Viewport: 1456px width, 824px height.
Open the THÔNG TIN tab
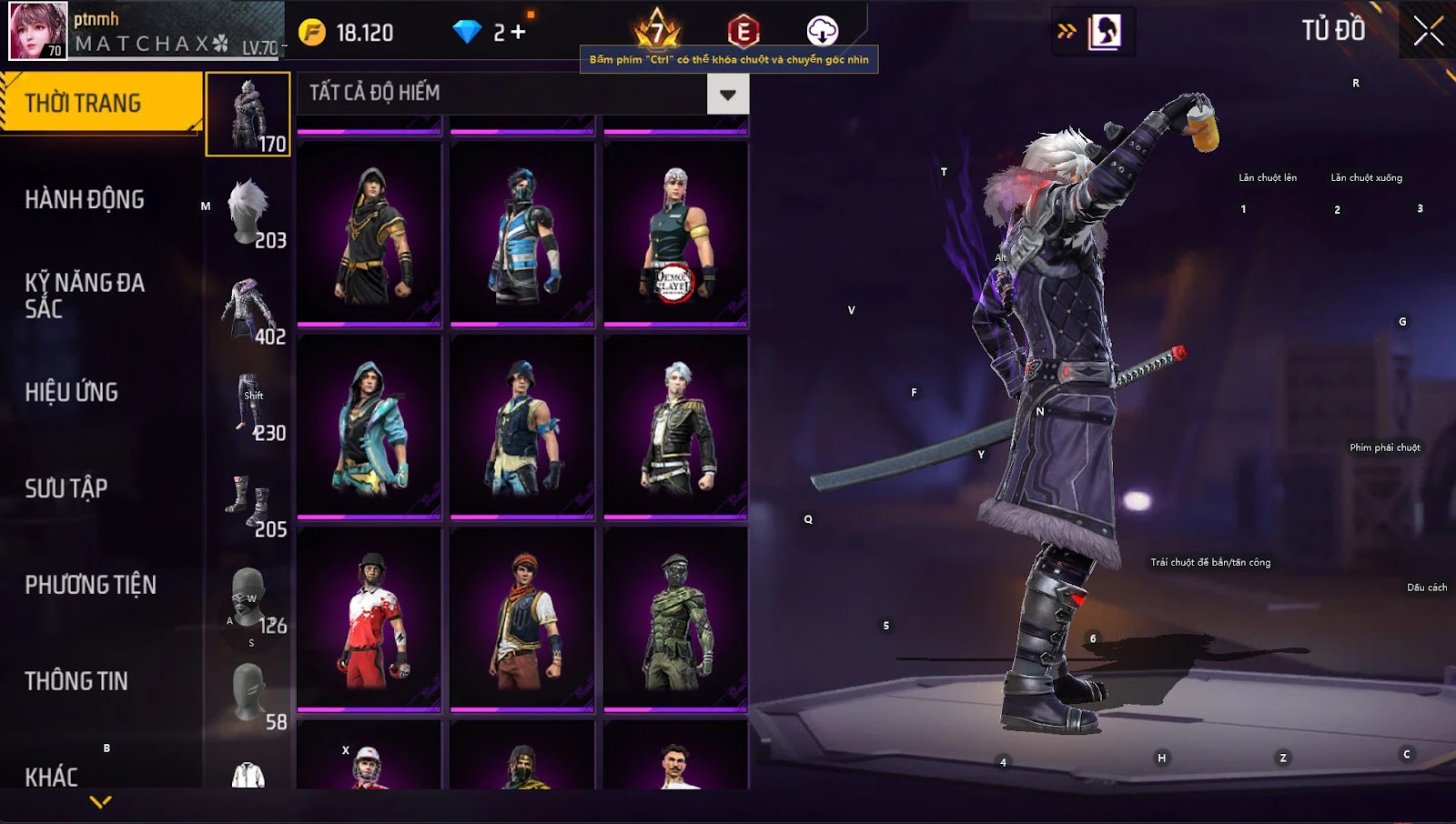76,681
